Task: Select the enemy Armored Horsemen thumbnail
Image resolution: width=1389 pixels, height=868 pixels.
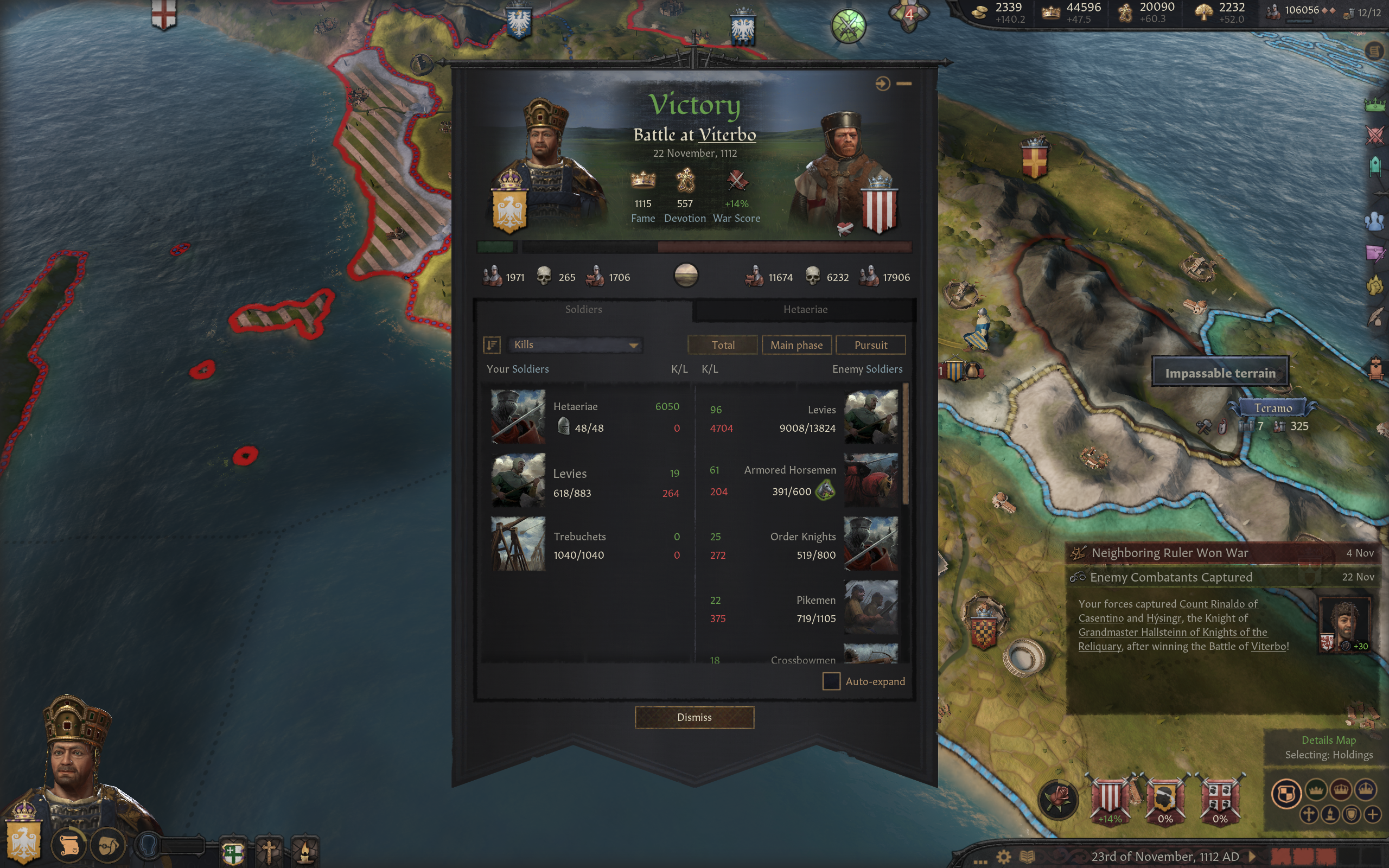Action: pos(870,480)
